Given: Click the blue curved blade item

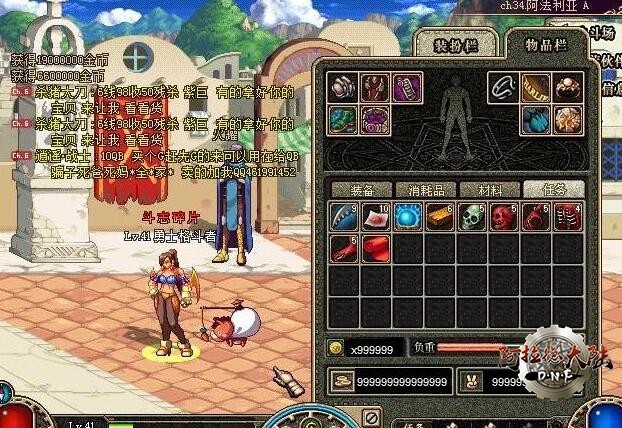Looking at the screenshot, I should point(344,217).
